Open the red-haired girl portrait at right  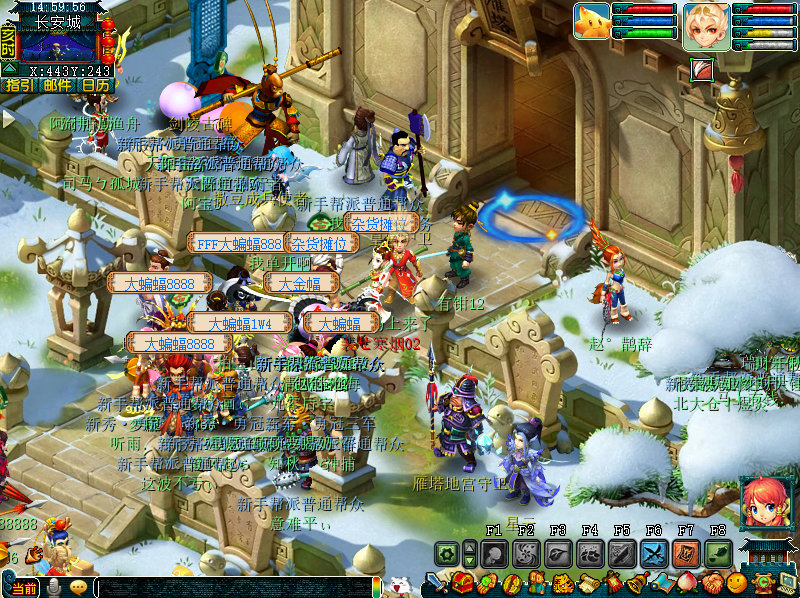click(762, 501)
